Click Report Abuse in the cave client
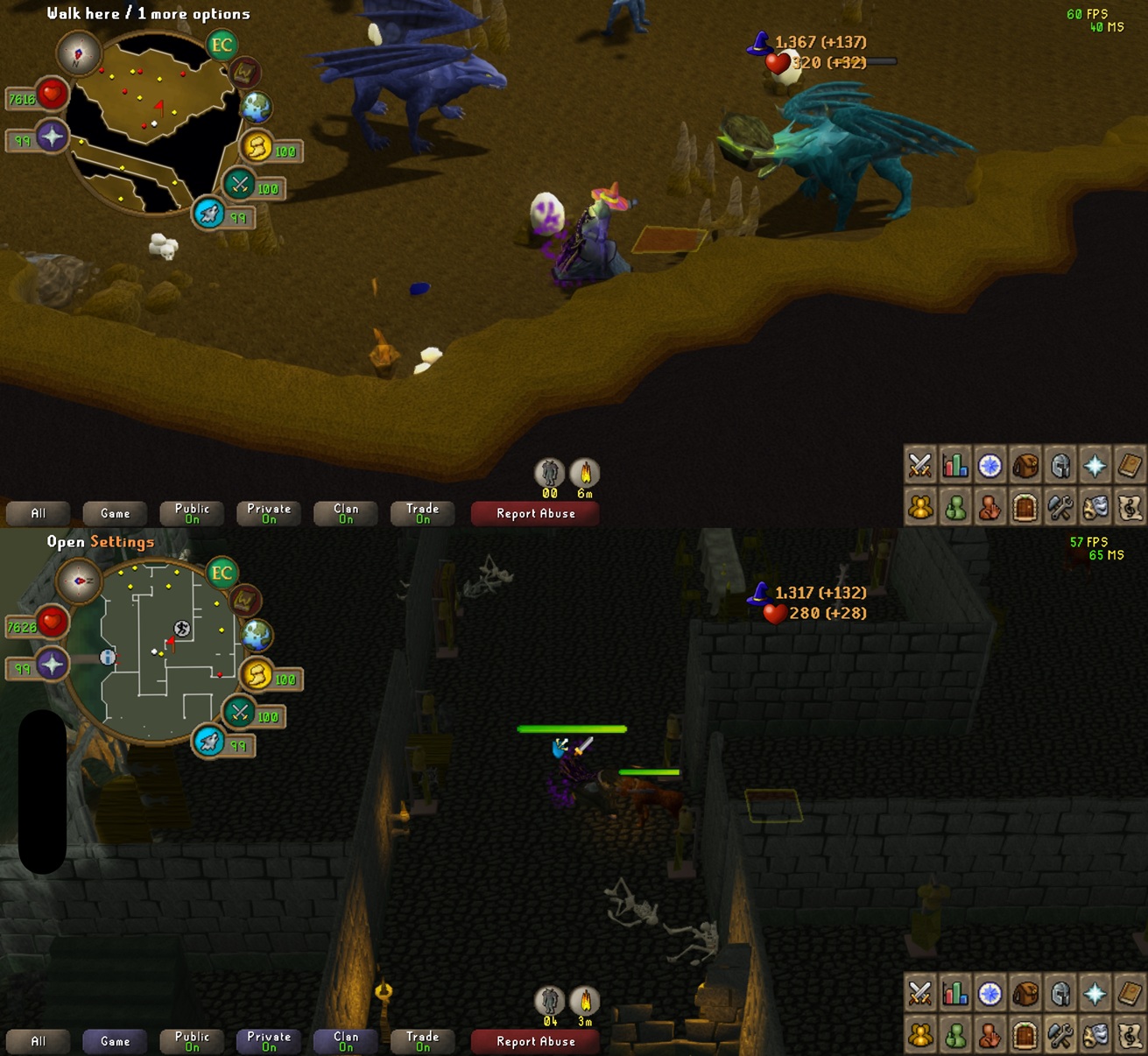1148x1056 pixels. tap(535, 513)
